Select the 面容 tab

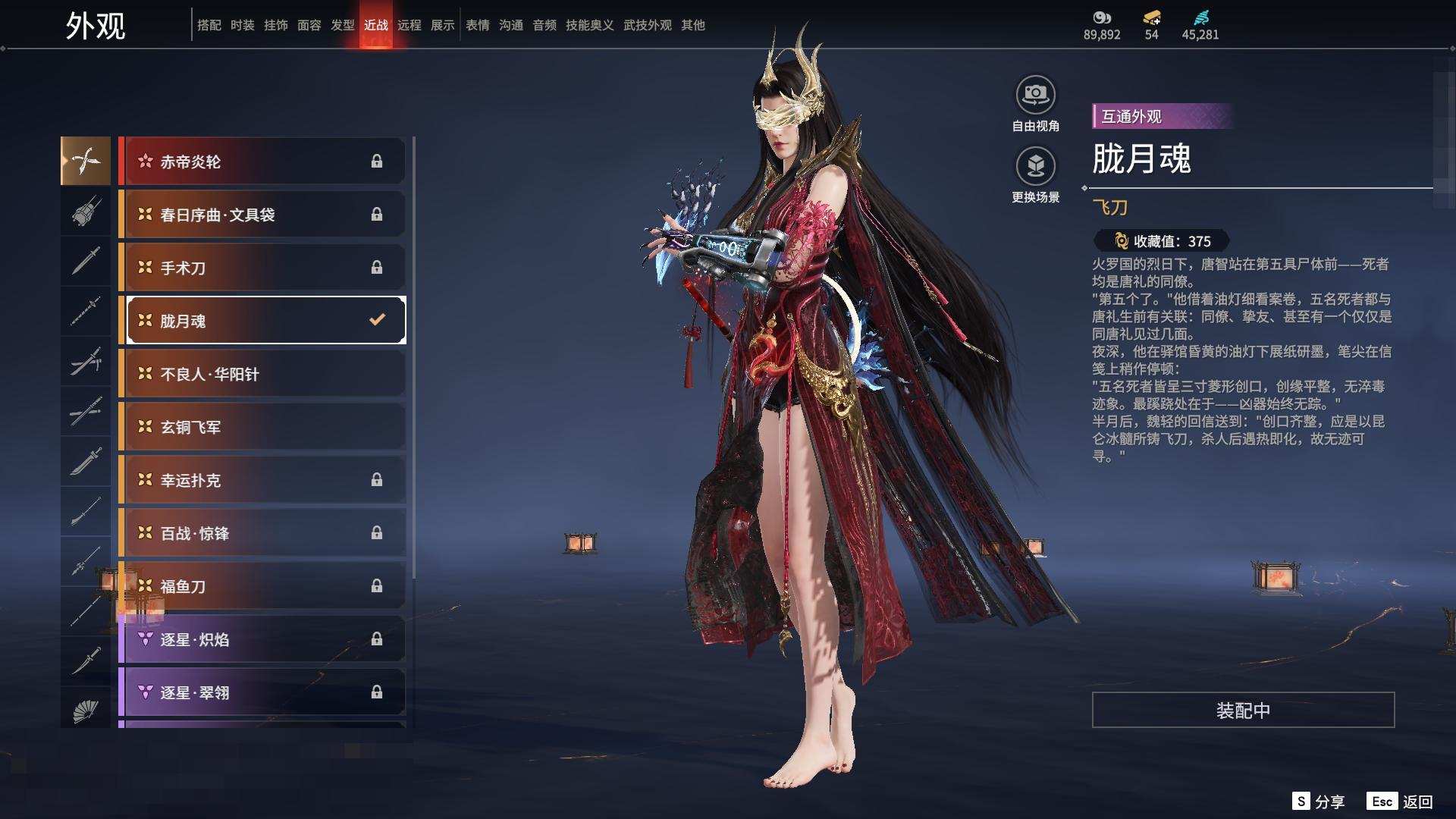pyautogui.click(x=309, y=25)
